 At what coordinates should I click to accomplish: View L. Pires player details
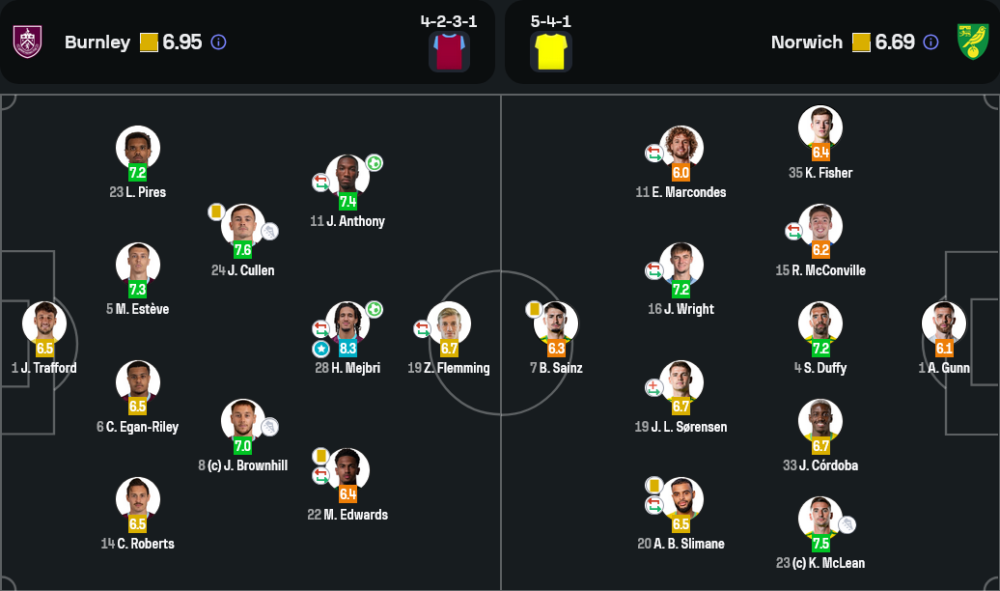[x=138, y=148]
